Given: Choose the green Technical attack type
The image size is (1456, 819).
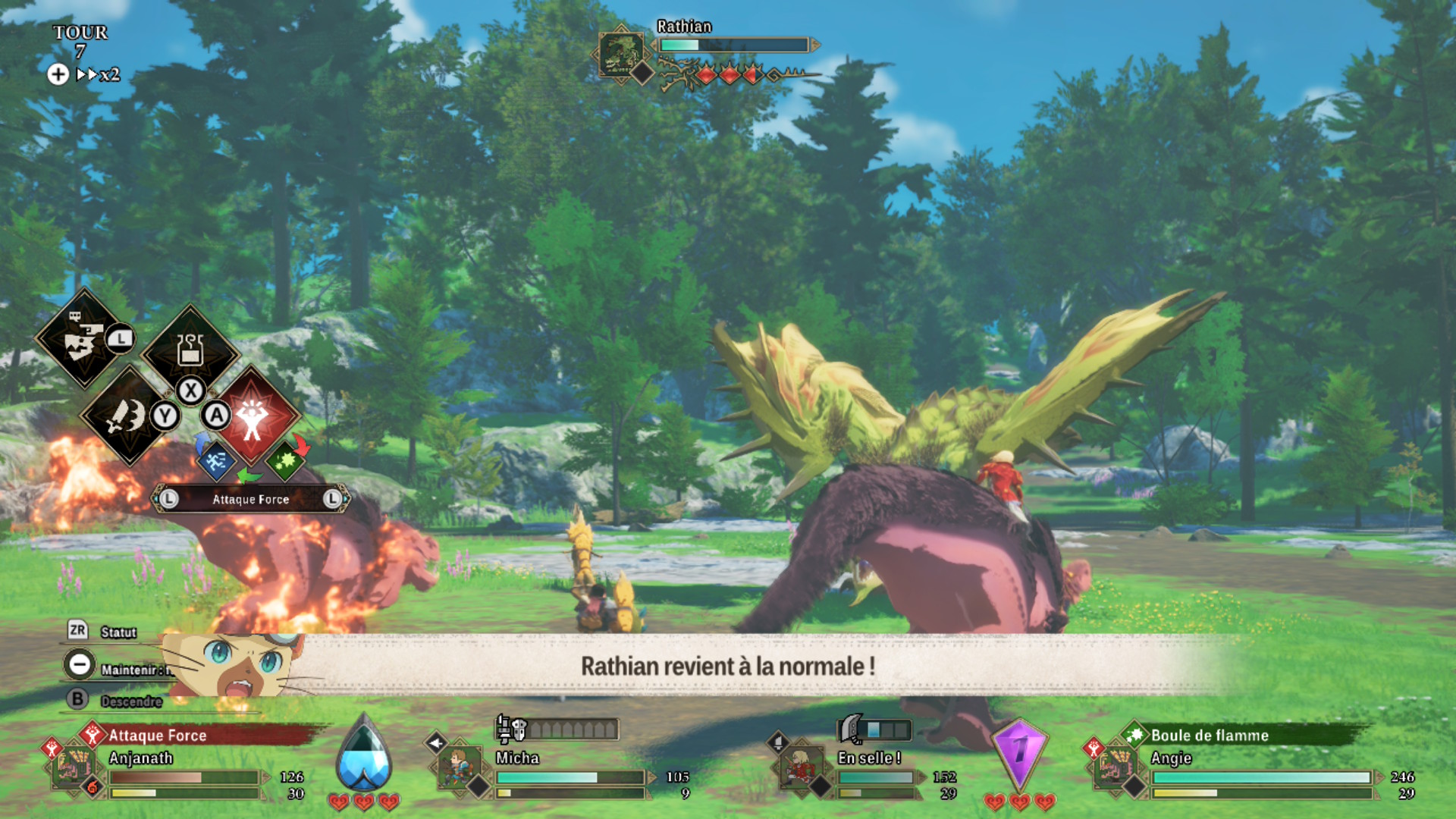Looking at the screenshot, I should [x=284, y=460].
